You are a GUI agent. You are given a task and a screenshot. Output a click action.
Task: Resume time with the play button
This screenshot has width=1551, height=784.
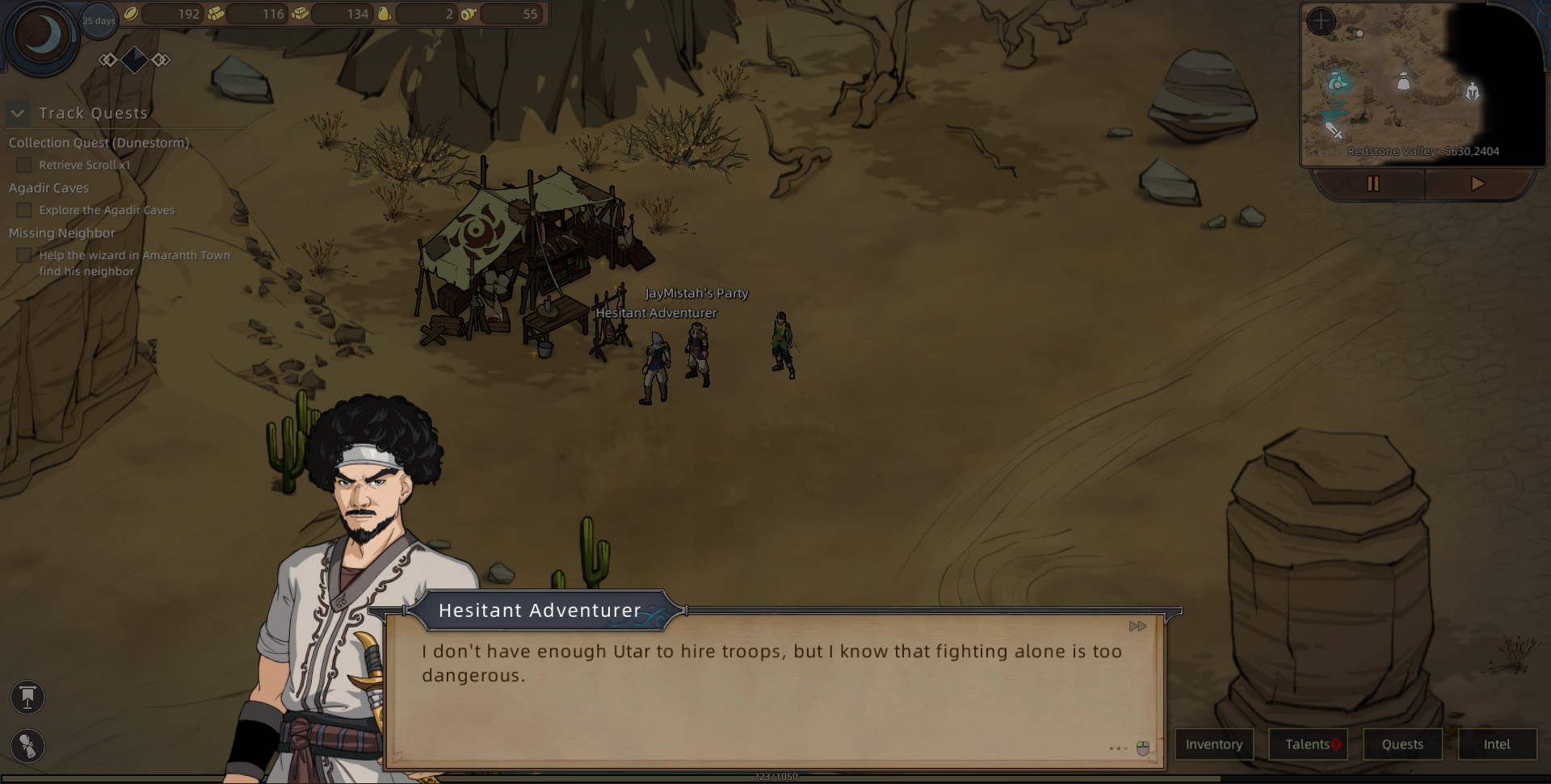click(x=1477, y=184)
